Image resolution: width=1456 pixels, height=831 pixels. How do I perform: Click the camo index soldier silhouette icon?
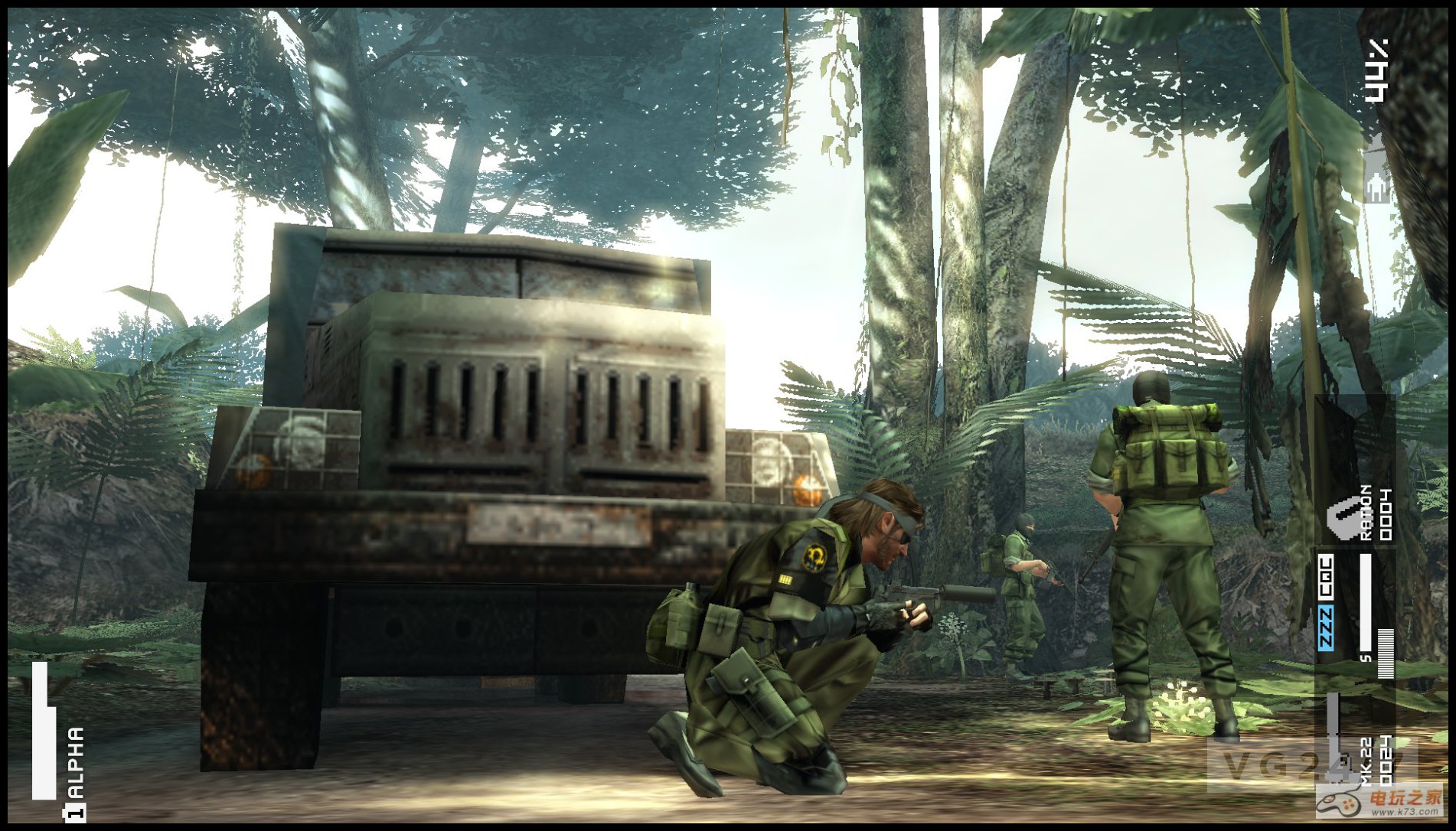pos(1376,173)
